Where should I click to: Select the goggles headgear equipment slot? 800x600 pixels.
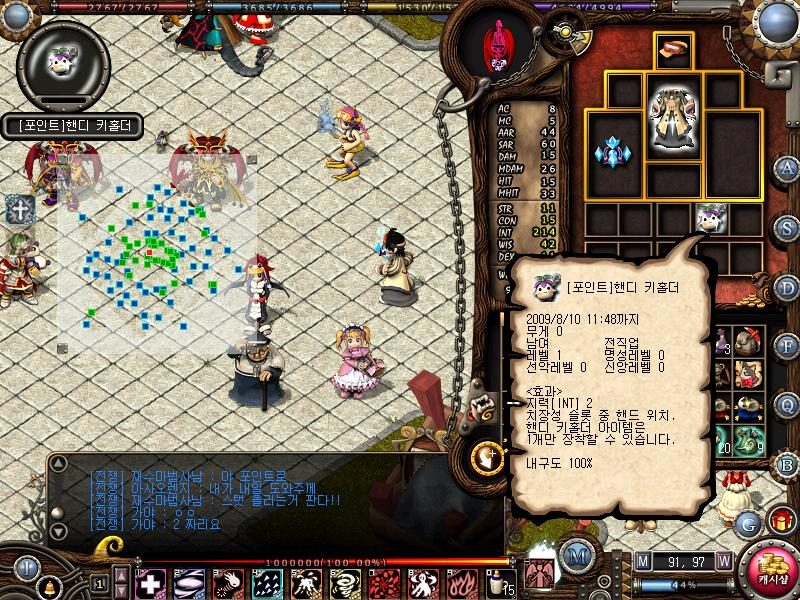coord(672,48)
